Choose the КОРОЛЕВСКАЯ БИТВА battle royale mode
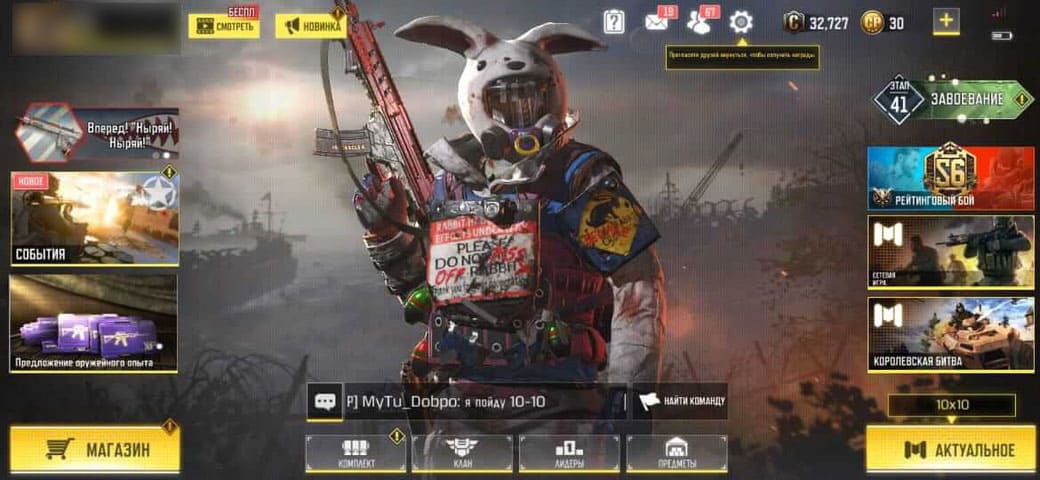Viewport: 1040px width, 480px height. pyautogui.click(x=950, y=333)
